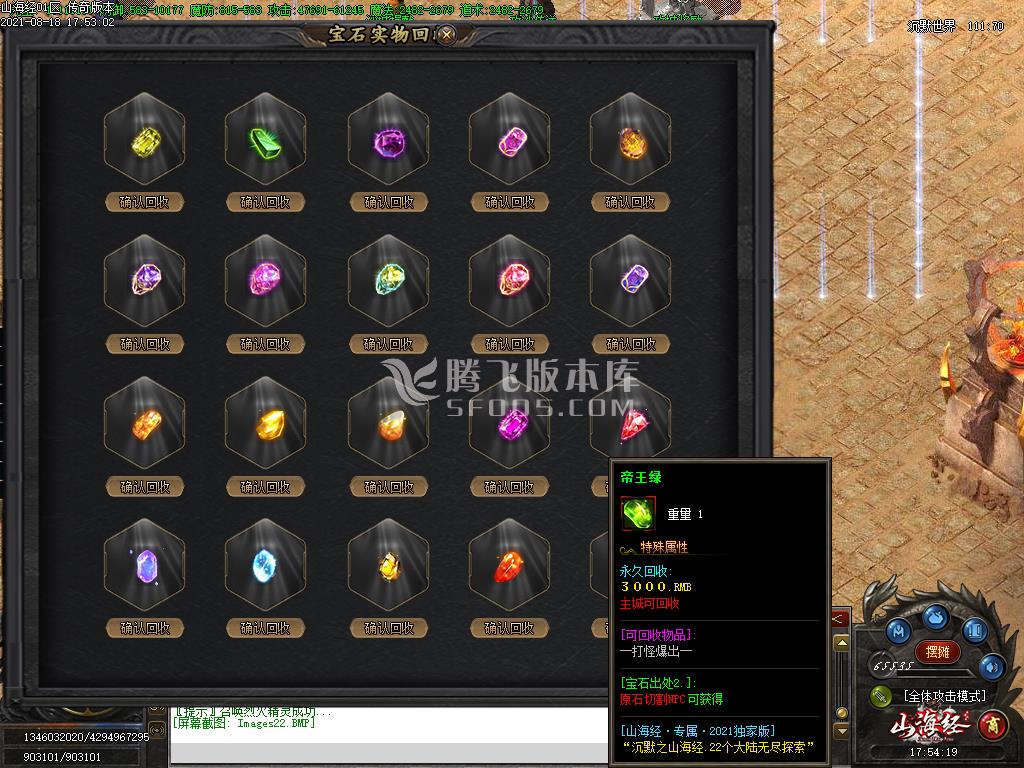Open the red 商 shop button
Screen dimensions: 1024x768
coord(991,722)
